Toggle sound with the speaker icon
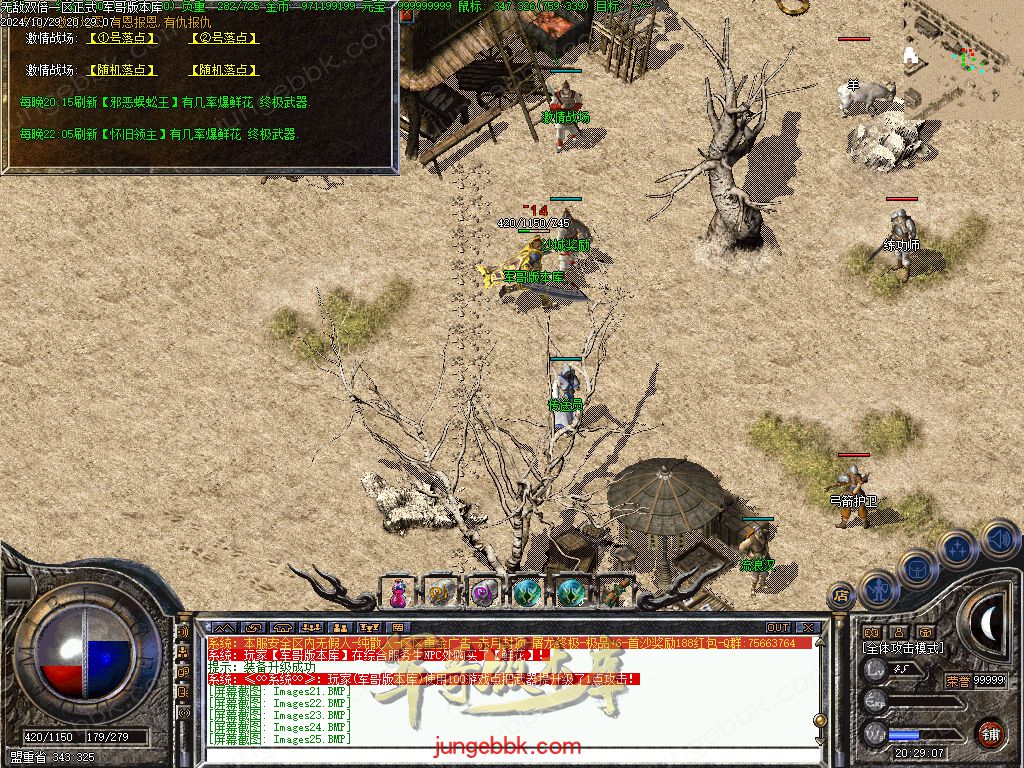The width and height of the screenshot is (1024, 768). click(1000, 540)
